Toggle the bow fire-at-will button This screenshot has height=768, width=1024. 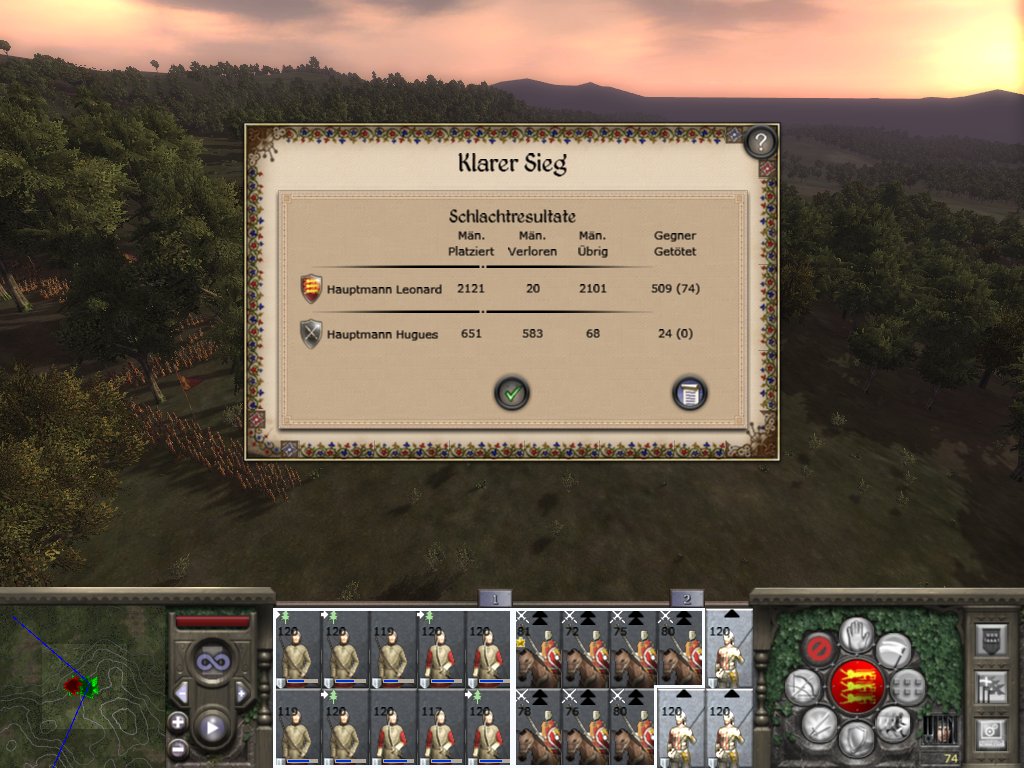coord(802,687)
